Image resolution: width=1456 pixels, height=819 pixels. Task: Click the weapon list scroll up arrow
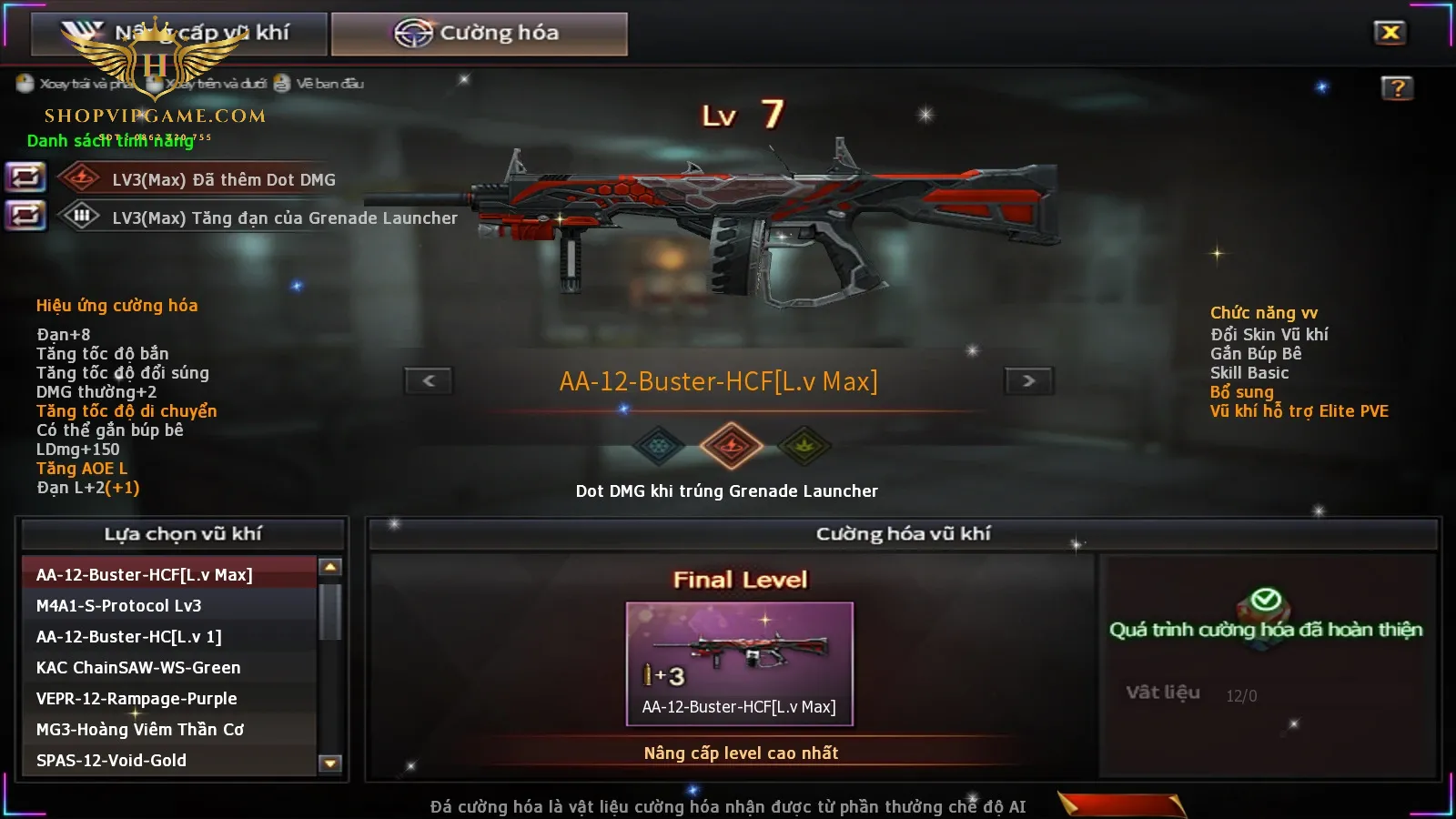[330, 568]
